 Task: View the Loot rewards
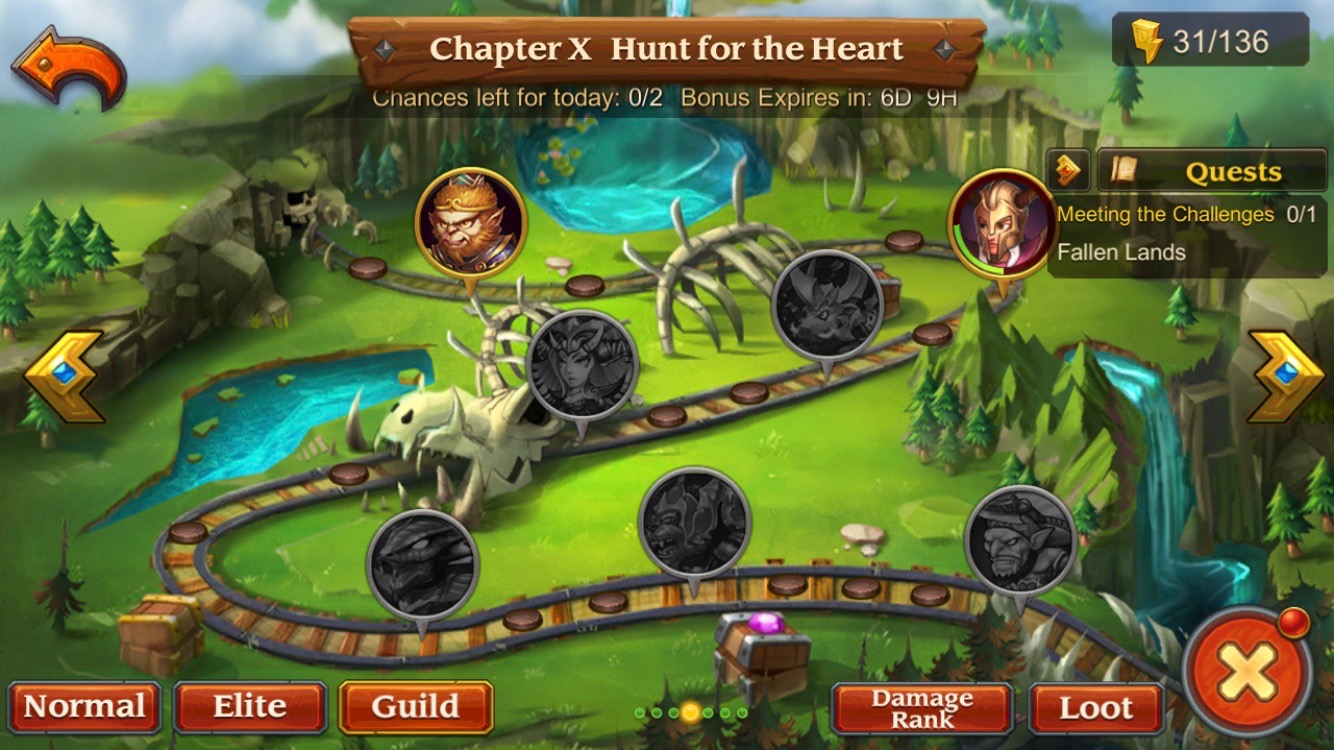[1096, 708]
